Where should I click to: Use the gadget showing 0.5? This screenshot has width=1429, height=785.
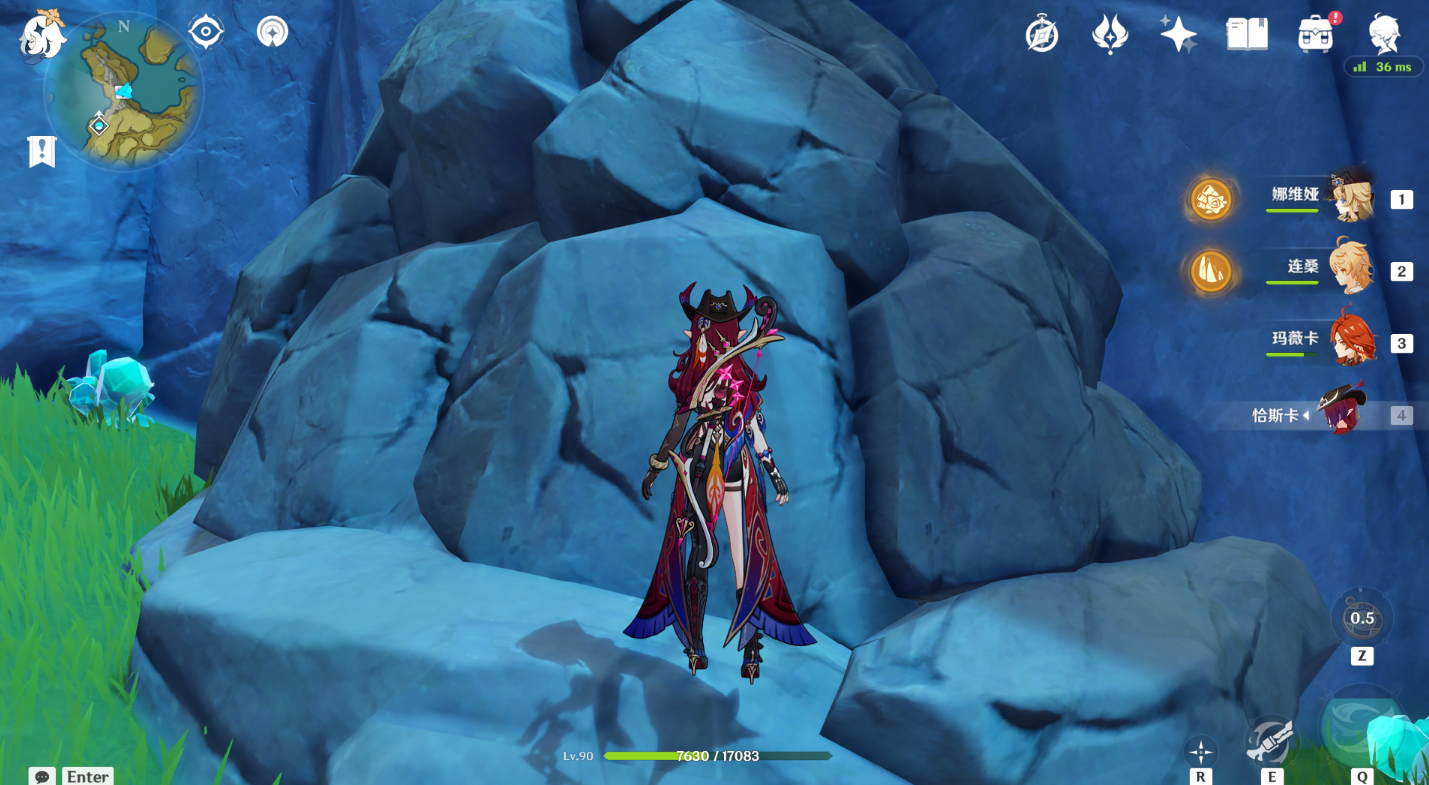1362,618
